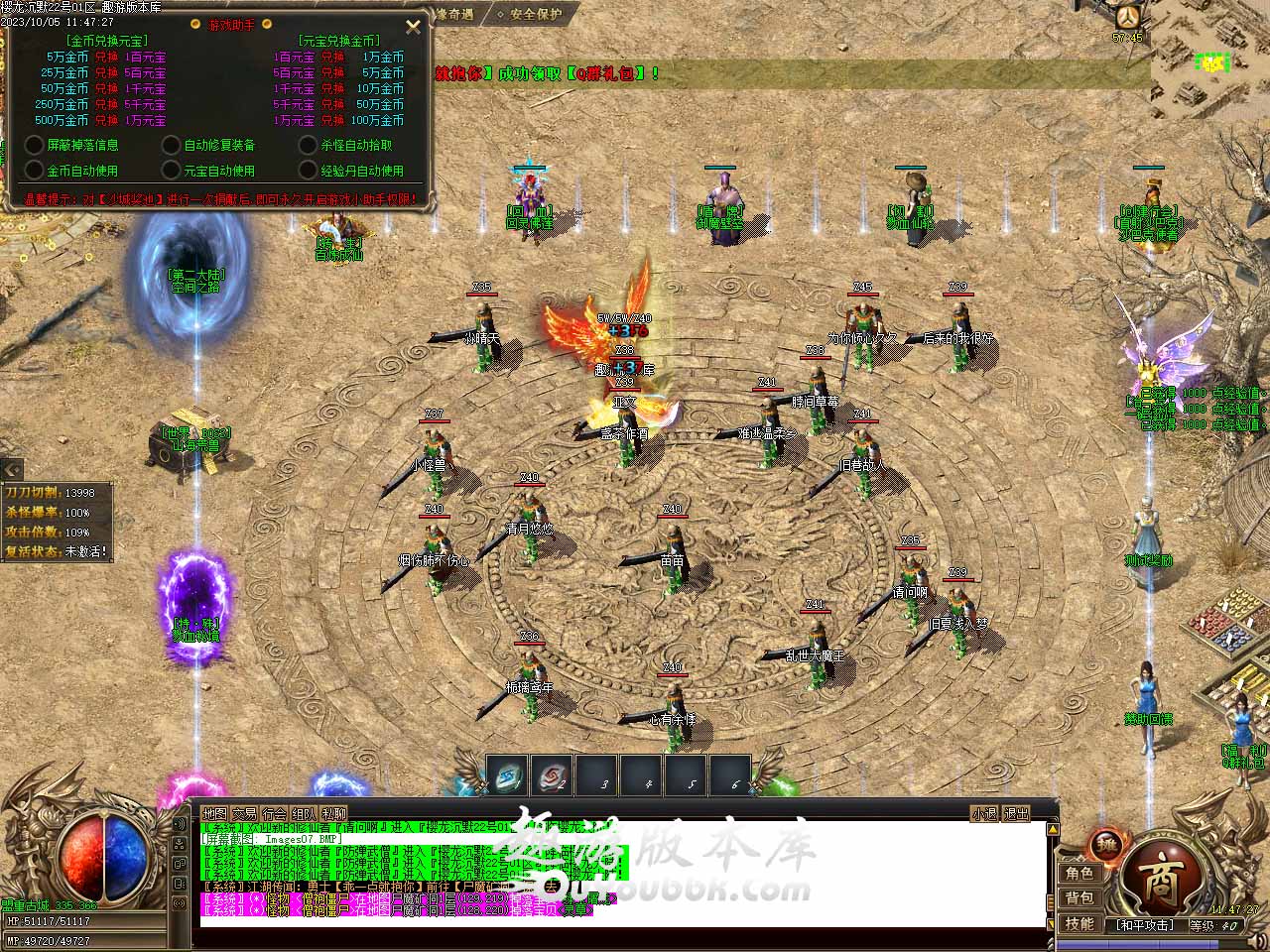Image resolution: width=1270 pixels, height=952 pixels.
Task: Open the 背包 bag inventory
Action: 1079,898
